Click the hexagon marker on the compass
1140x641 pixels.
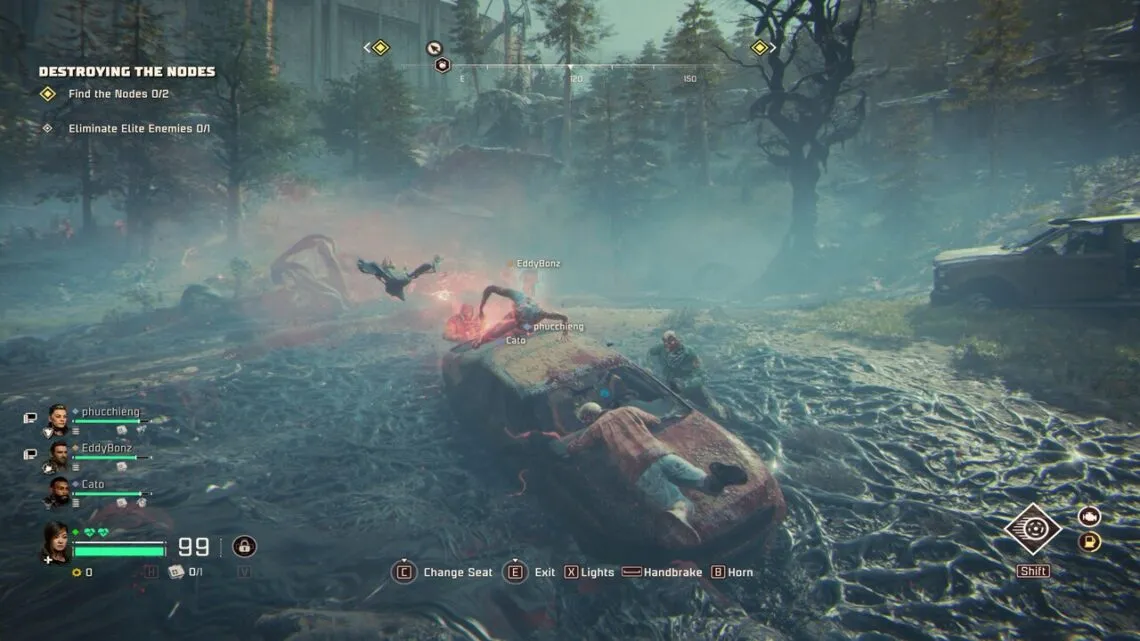(442, 65)
